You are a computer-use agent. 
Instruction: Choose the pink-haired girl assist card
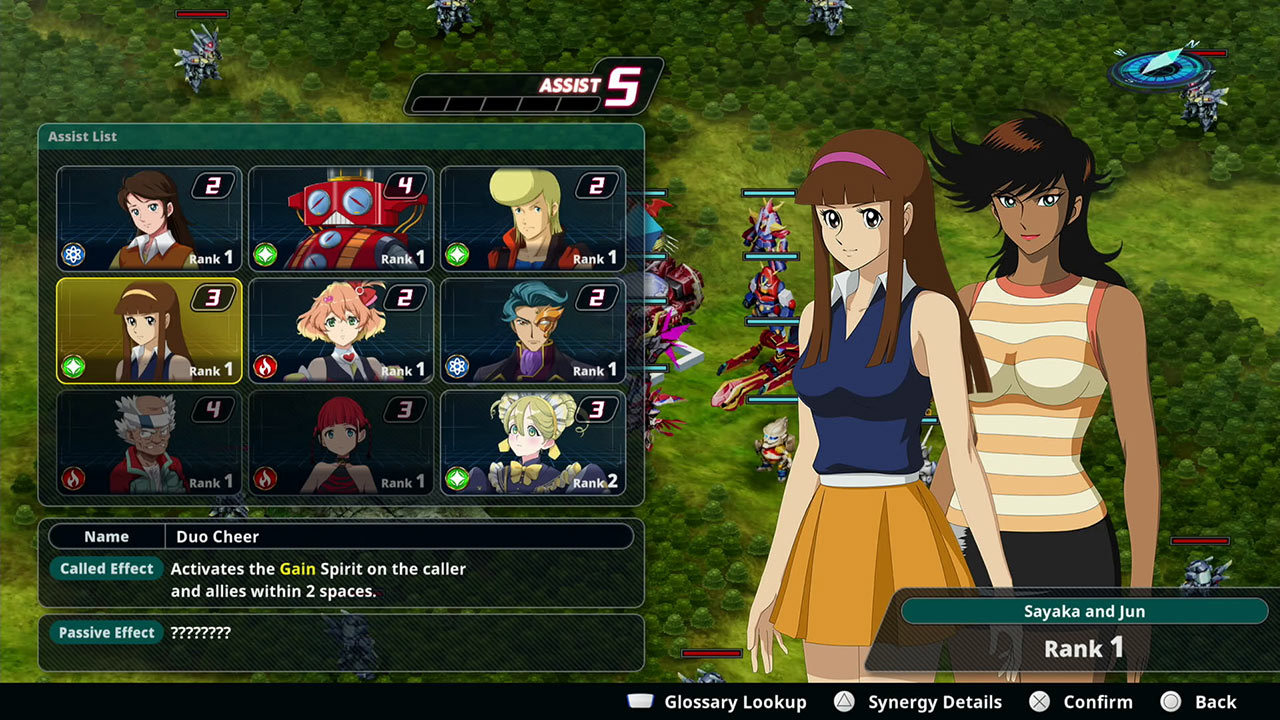click(x=341, y=331)
